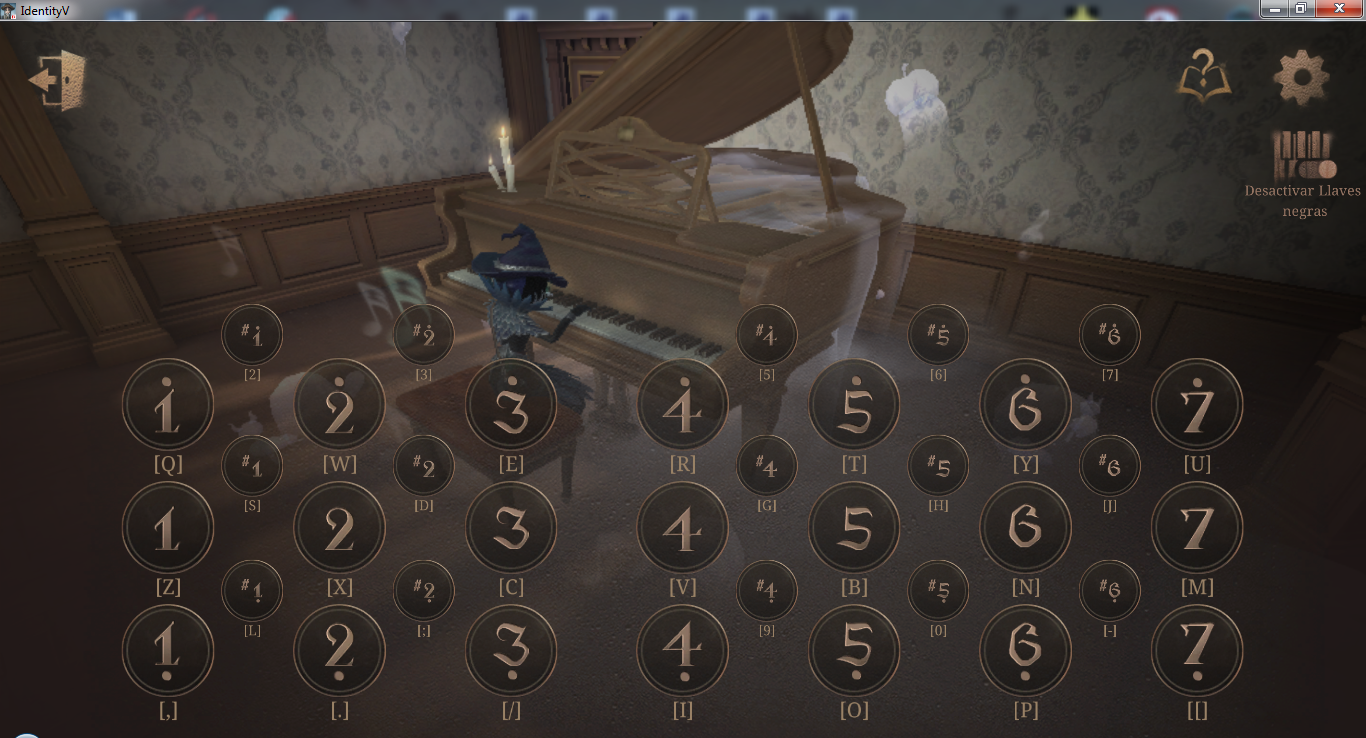
Task: Play the low note 1 marked [Z]
Action: point(167,527)
